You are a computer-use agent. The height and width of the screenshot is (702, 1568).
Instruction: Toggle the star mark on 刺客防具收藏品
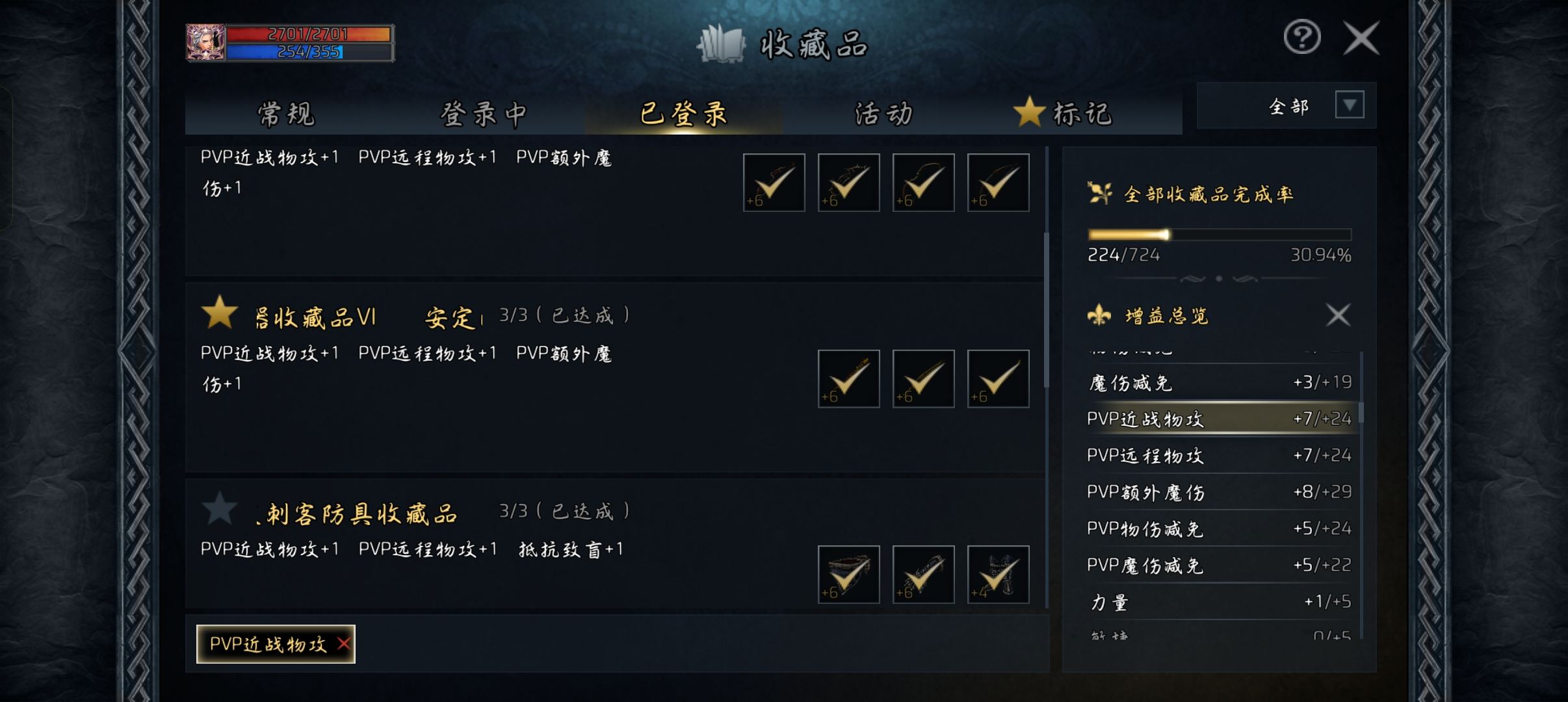point(220,511)
